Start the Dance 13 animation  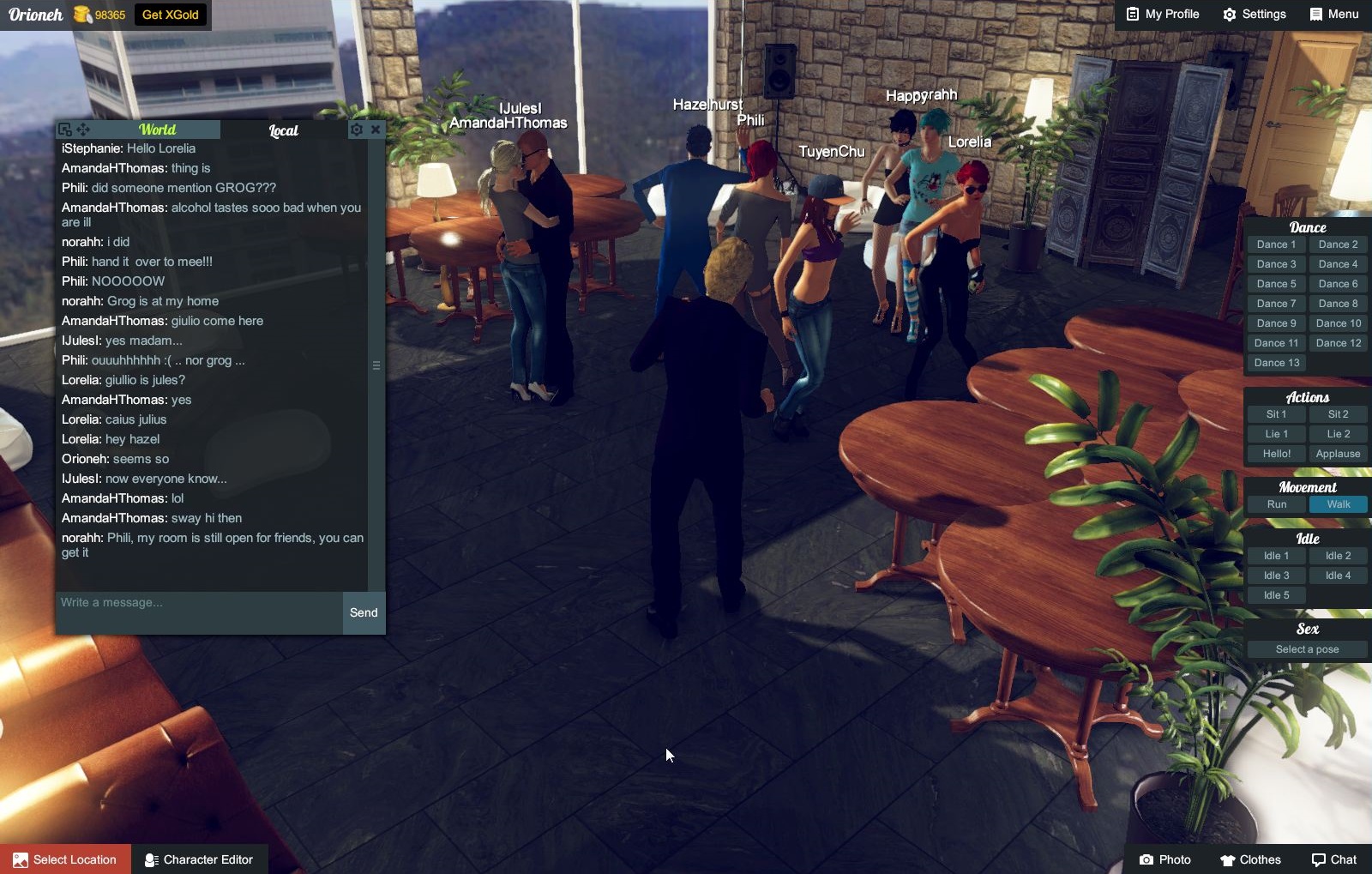coord(1276,363)
